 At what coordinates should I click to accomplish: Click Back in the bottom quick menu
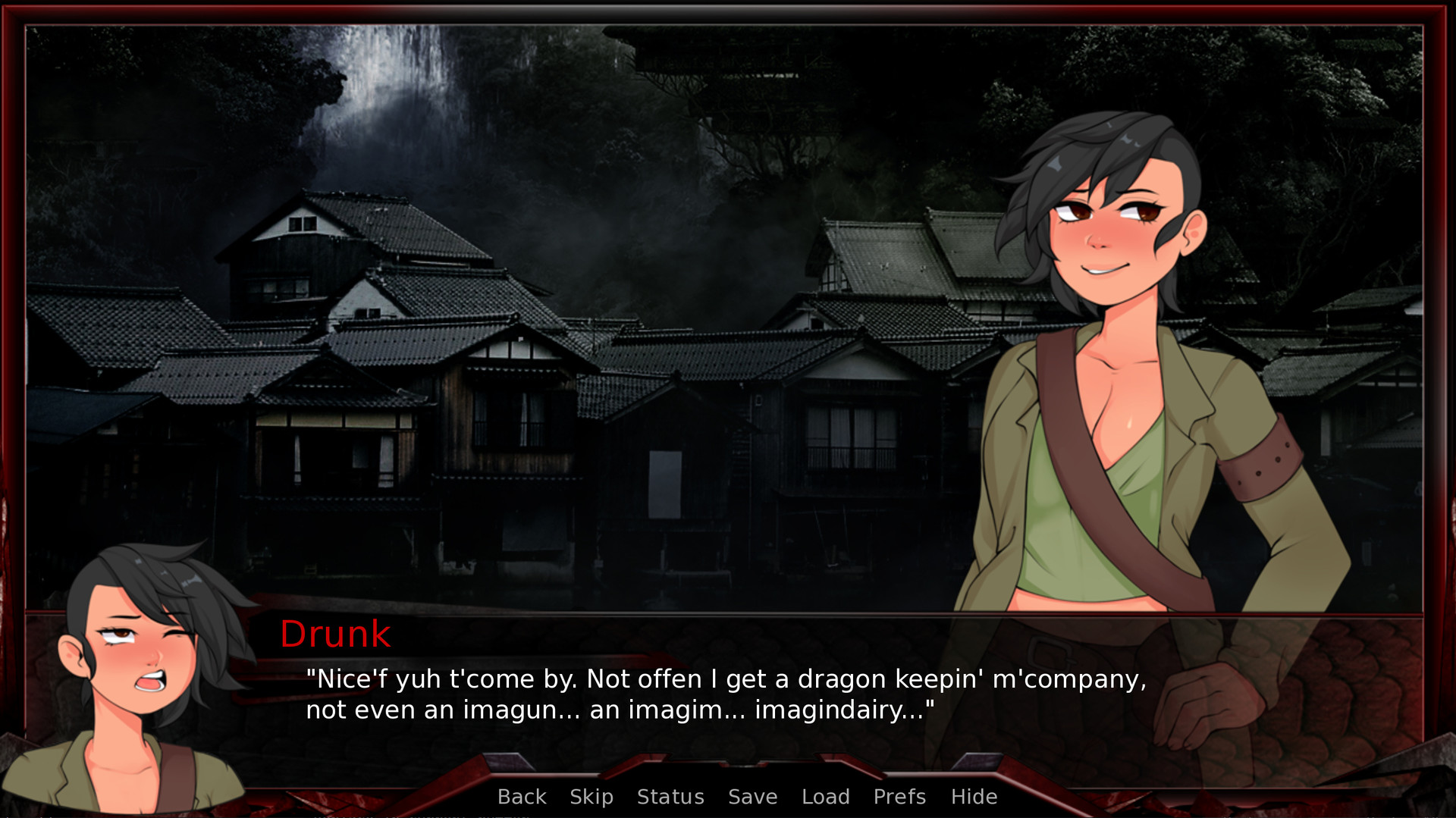point(521,797)
